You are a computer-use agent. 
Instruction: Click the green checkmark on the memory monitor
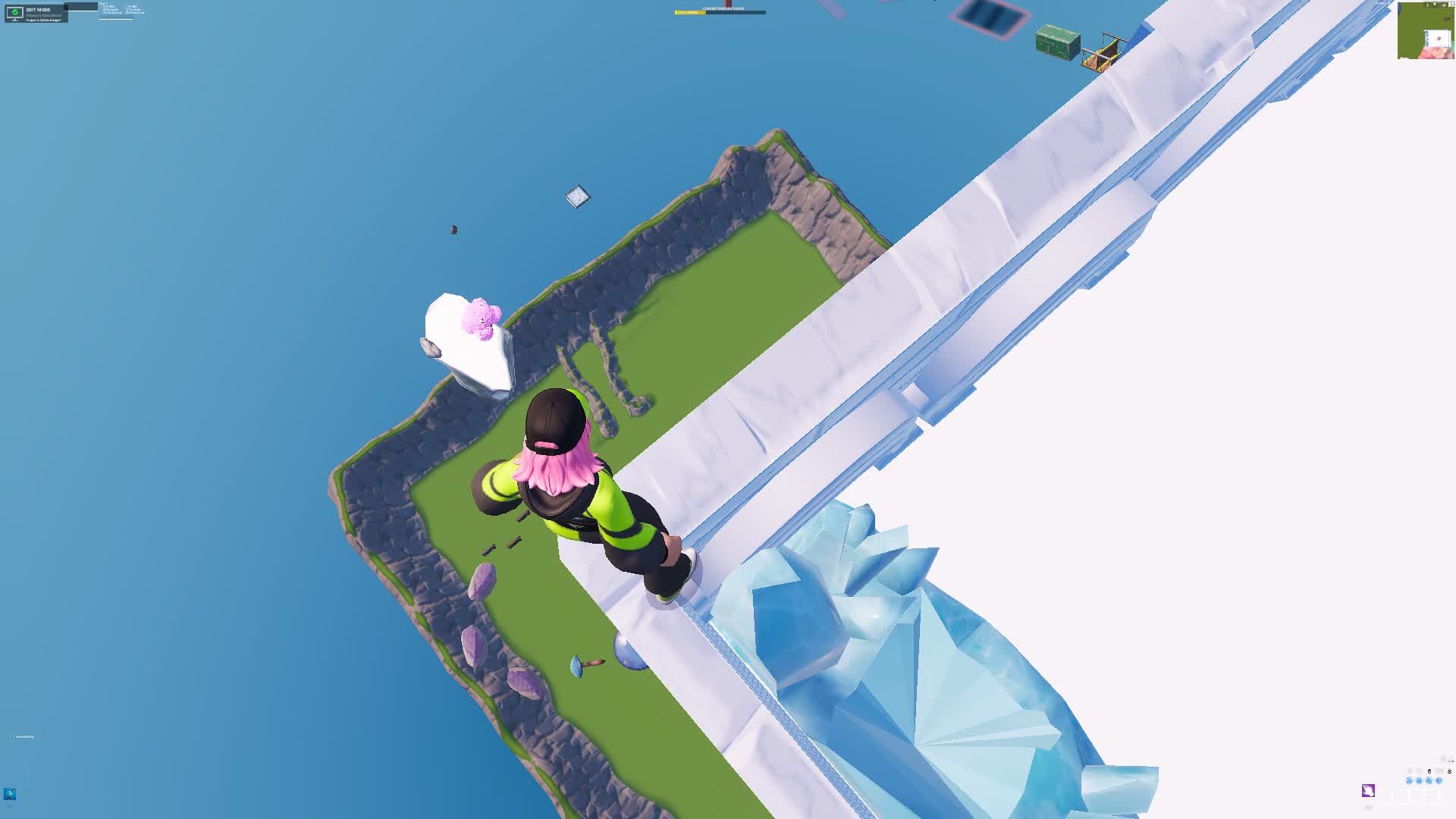pos(15,12)
